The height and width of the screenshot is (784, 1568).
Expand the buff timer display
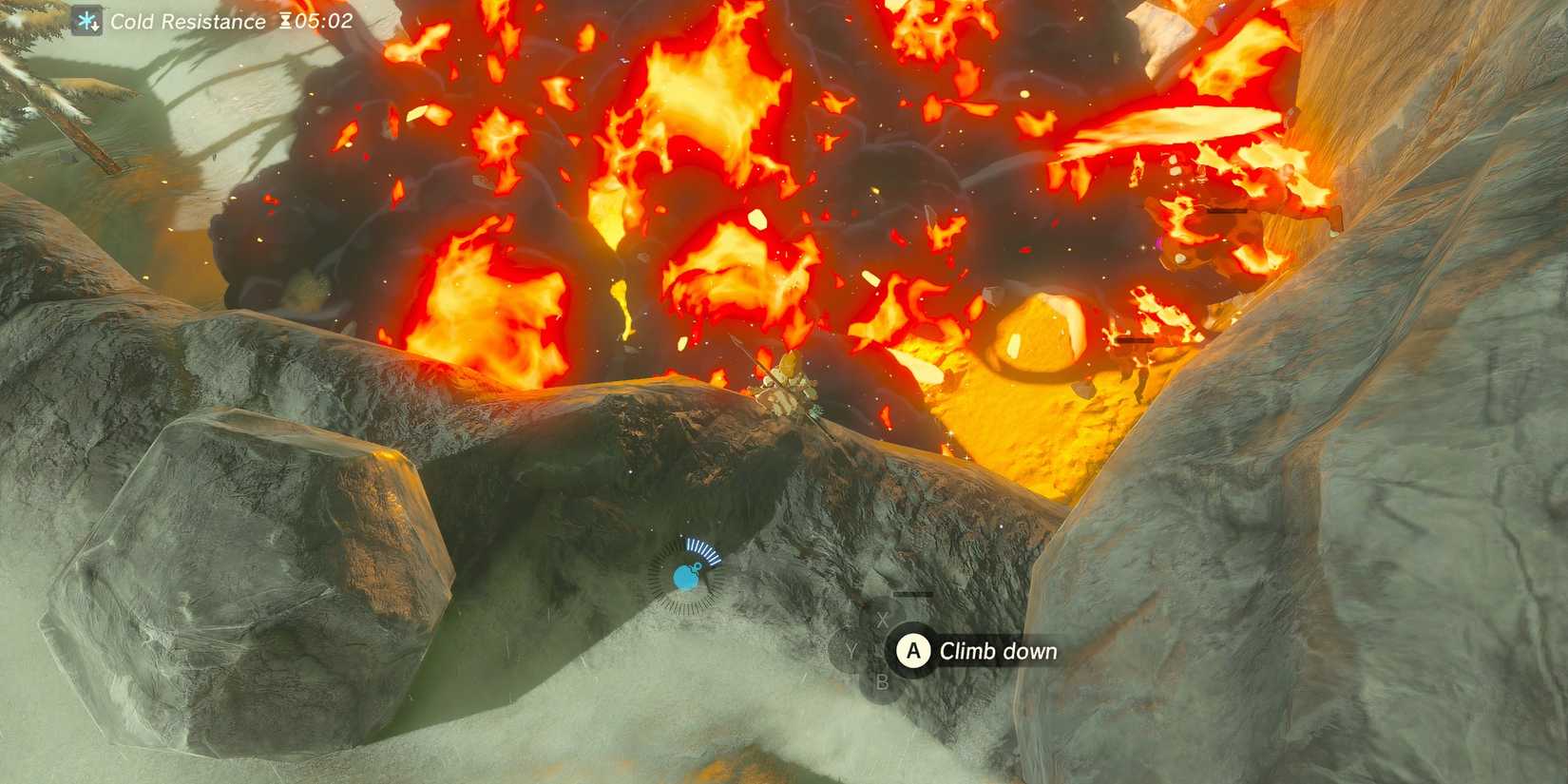(x=302, y=21)
